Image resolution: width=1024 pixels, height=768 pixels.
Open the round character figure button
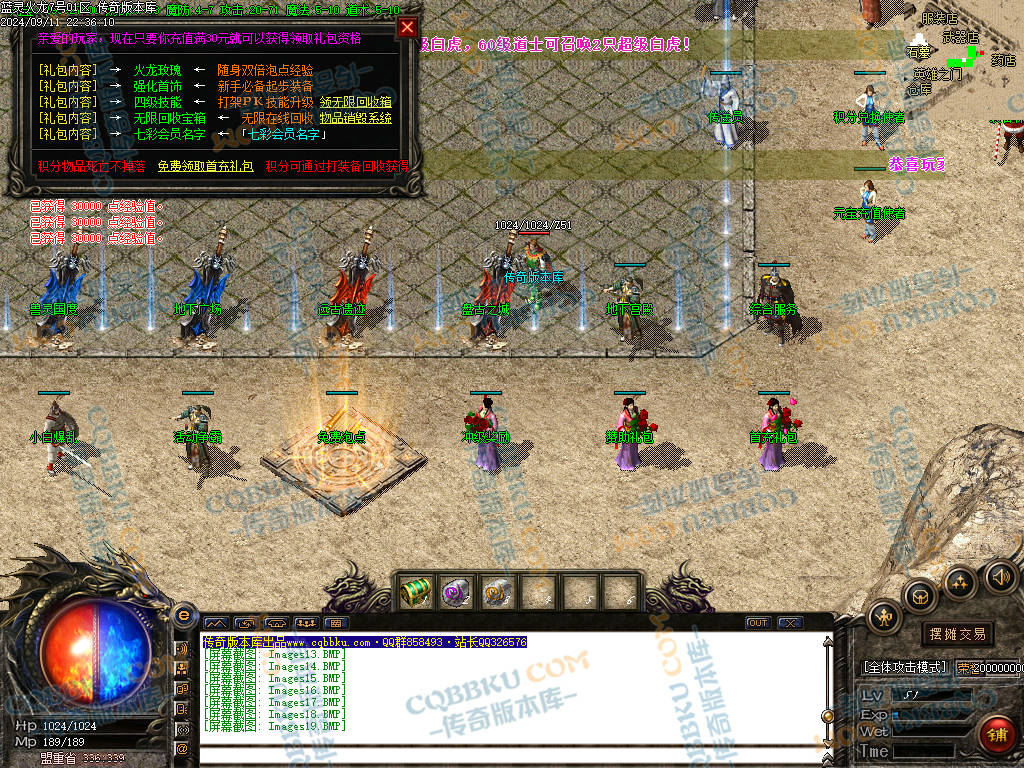pyautogui.click(x=885, y=617)
